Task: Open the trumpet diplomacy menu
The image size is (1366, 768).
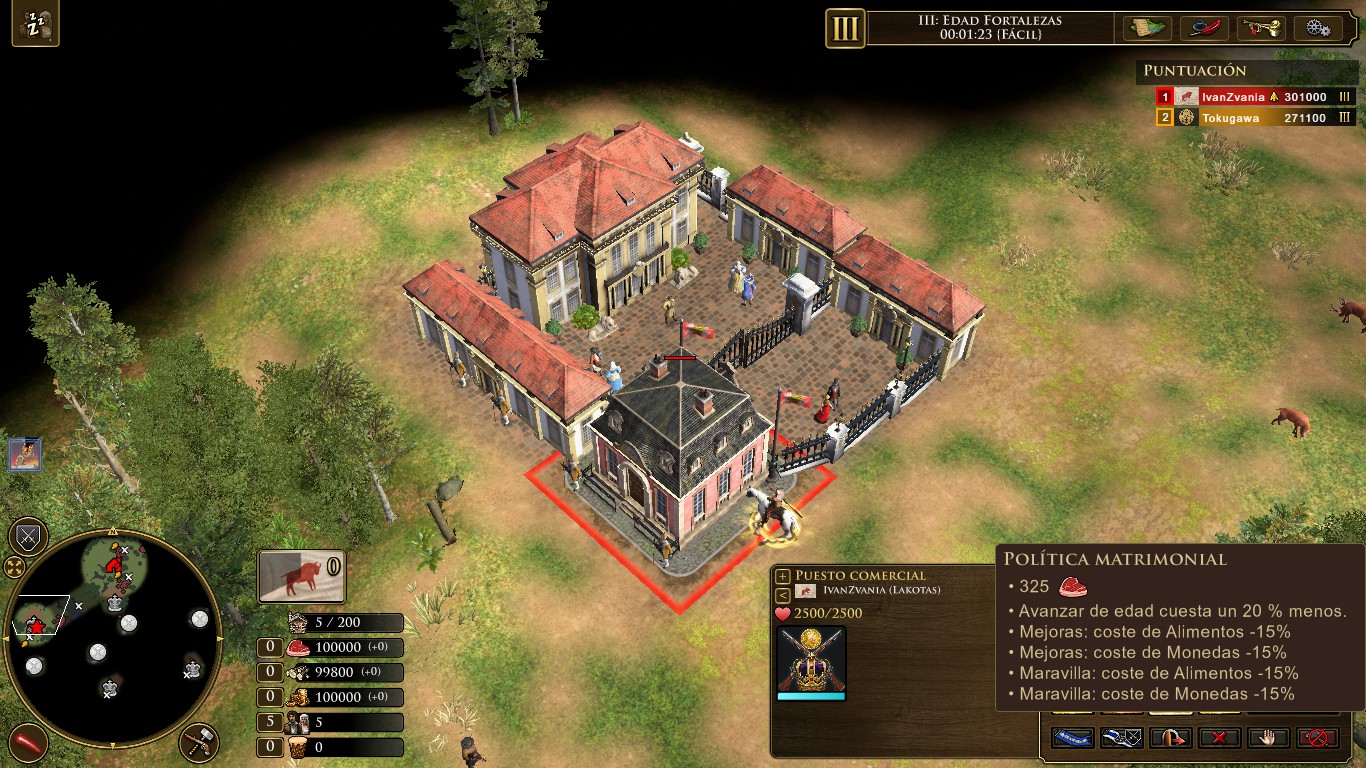Action: (1261, 28)
